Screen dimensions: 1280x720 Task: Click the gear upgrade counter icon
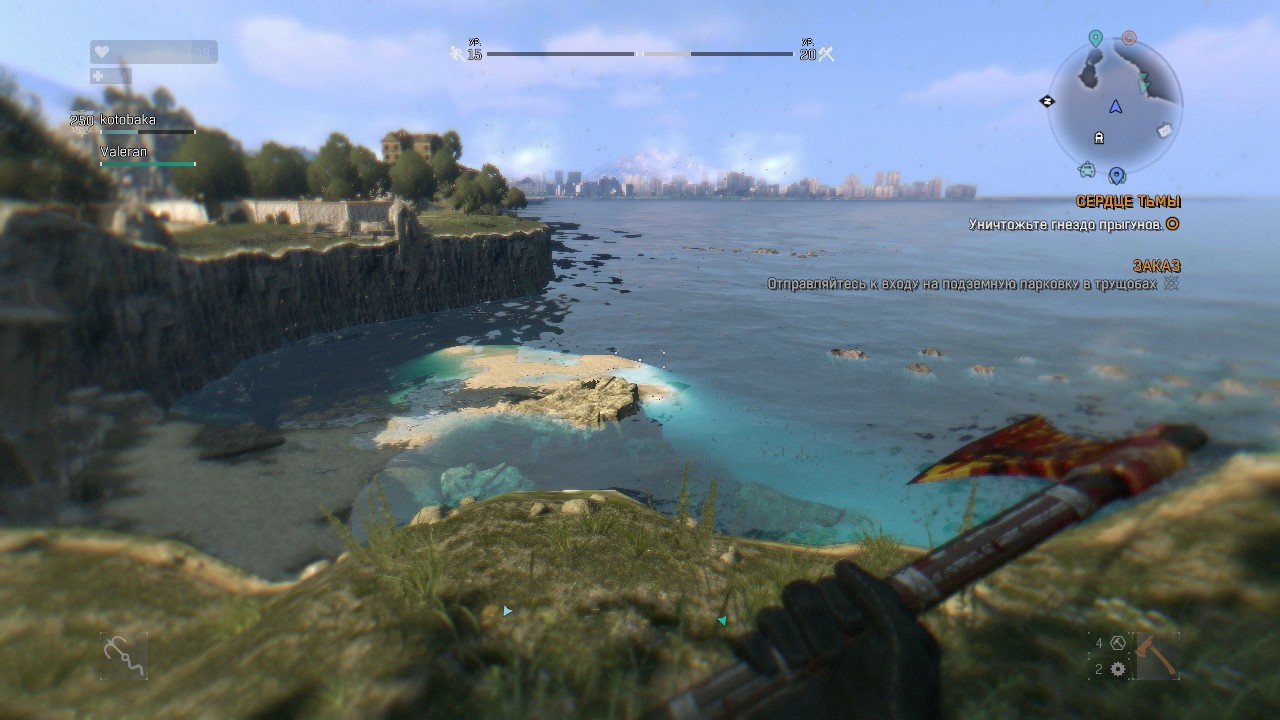pyautogui.click(x=1118, y=669)
